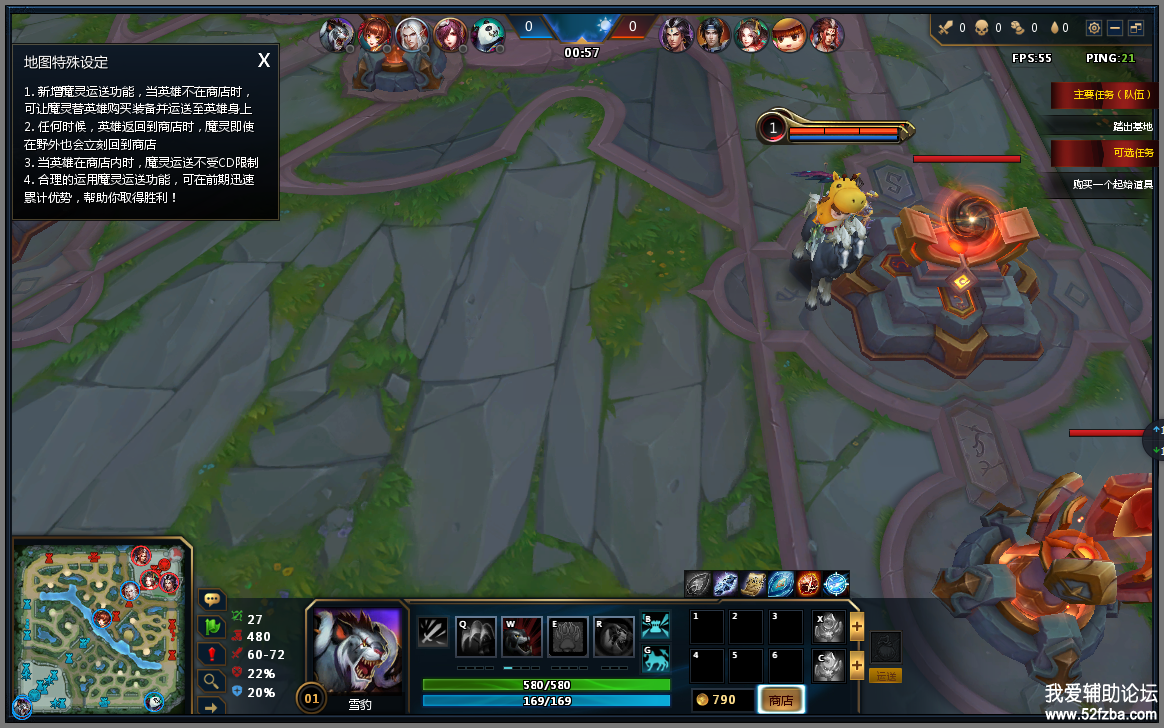1164x728 pixels.
Task: Activate the Q claw ability
Action: [476, 637]
